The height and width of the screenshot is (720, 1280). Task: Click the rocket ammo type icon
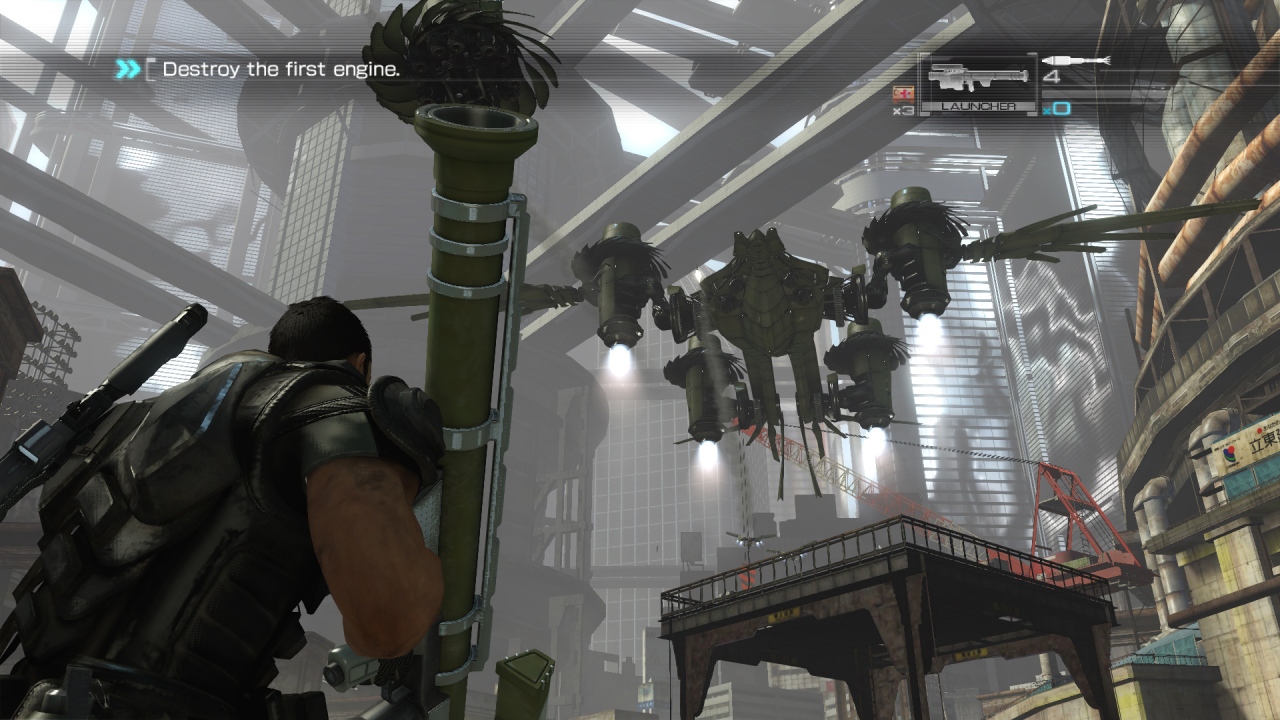(x=1075, y=61)
